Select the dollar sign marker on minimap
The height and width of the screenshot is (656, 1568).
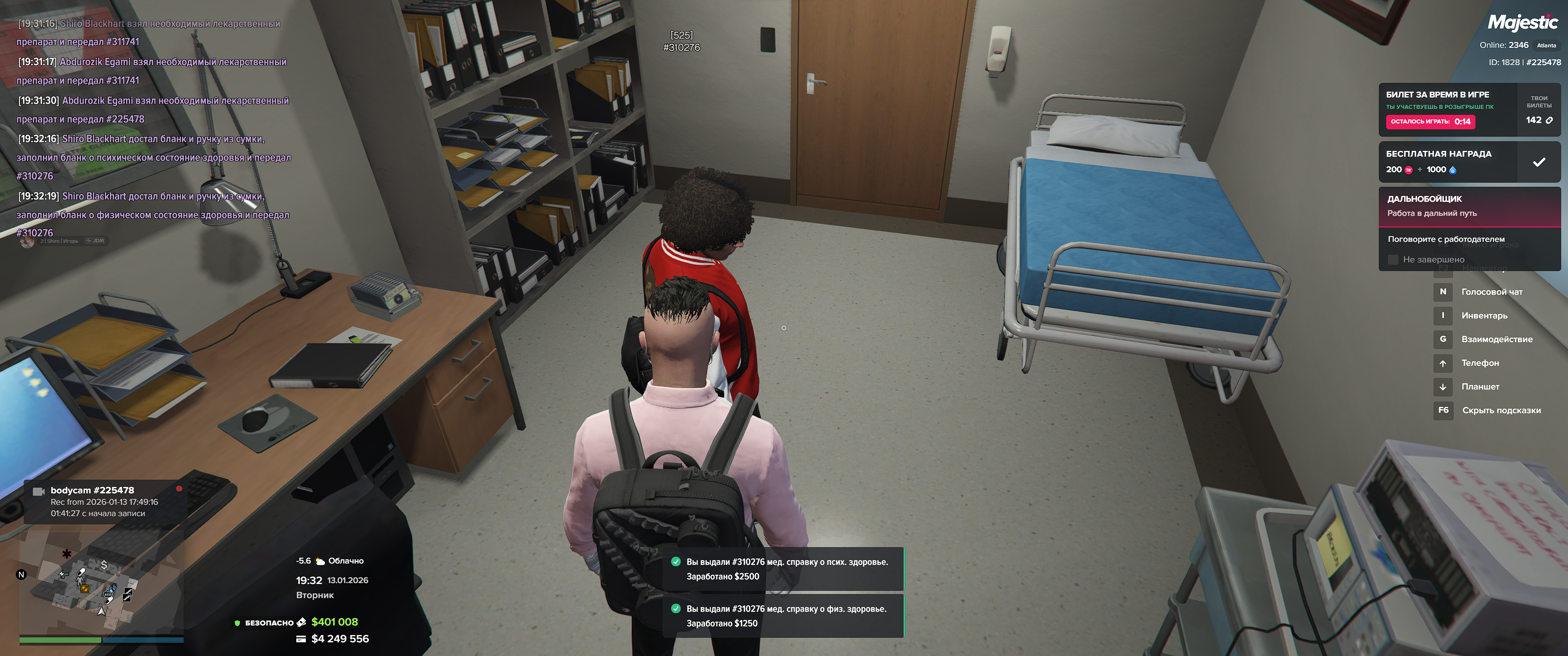(x=104, y=565)
